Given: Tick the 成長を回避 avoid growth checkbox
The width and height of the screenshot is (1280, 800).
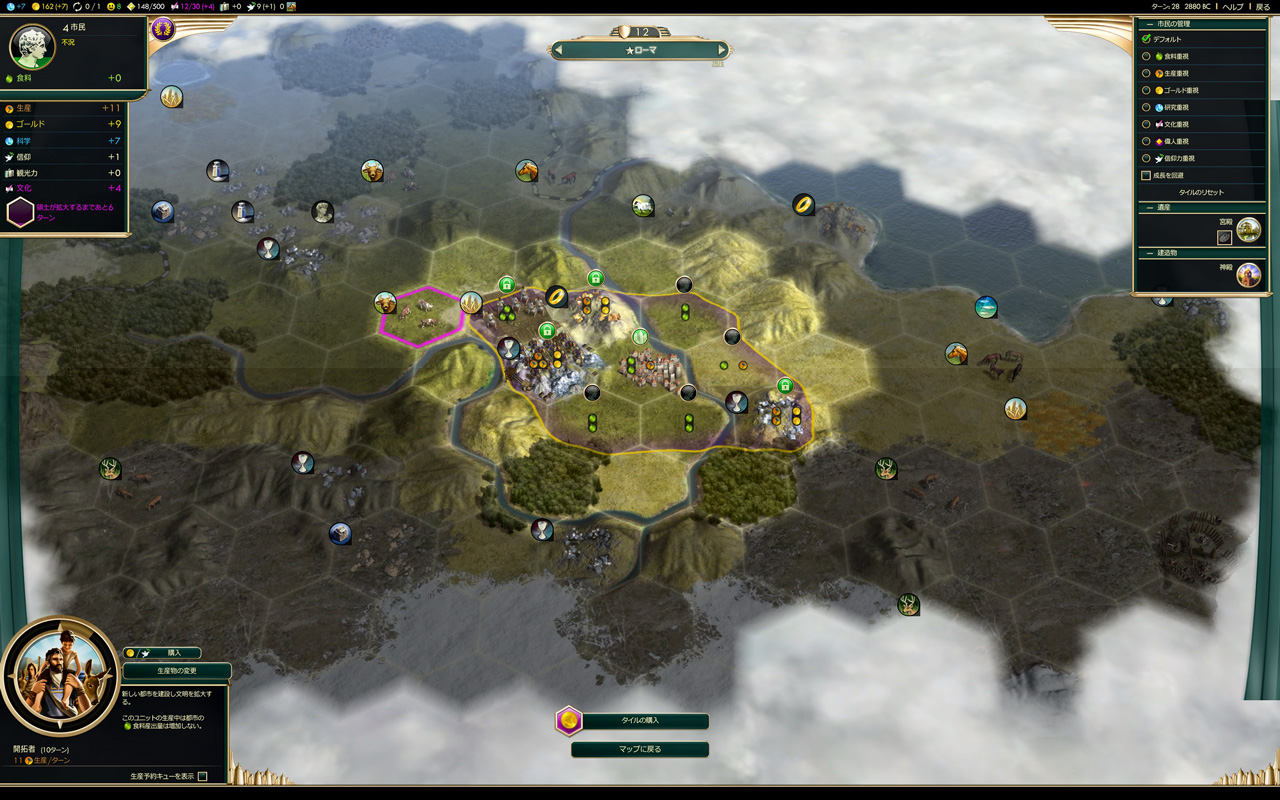Looking at the screenshot, I should pyautogui.click(x=1146, y=175).
